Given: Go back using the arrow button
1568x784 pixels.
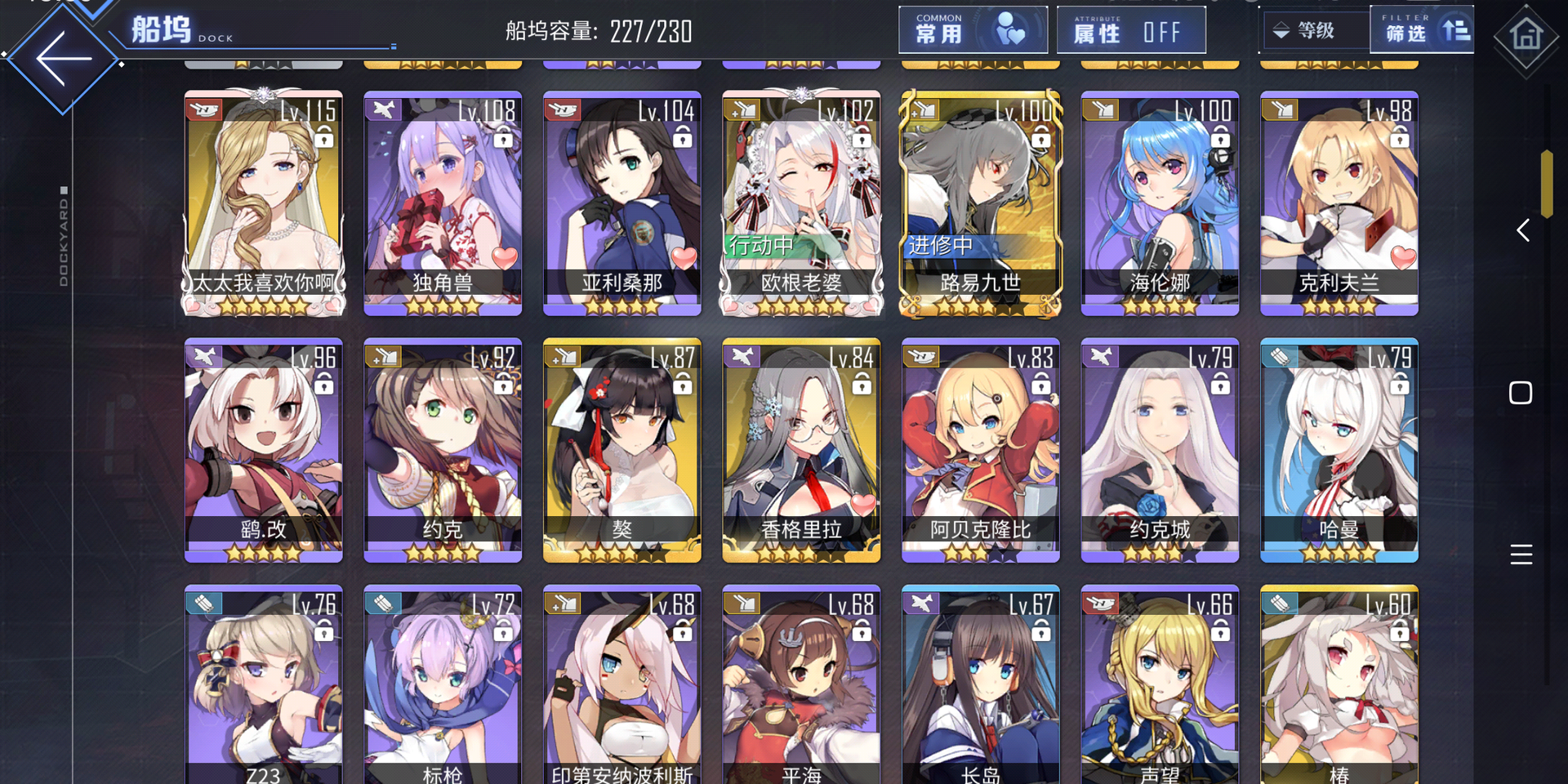Looking at the screenshot, I should 64,59.
